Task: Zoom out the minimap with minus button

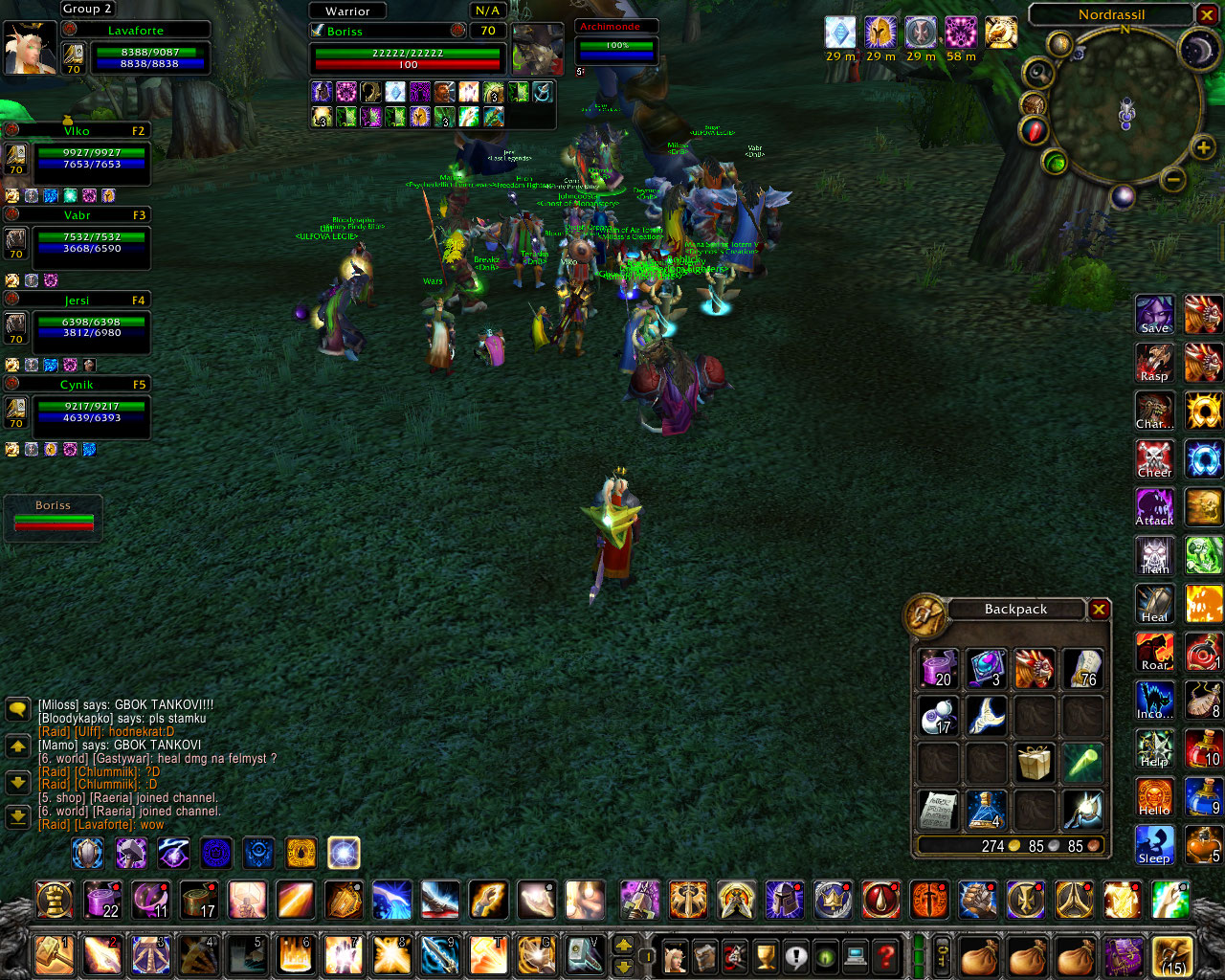Action: coord(1173,179)
